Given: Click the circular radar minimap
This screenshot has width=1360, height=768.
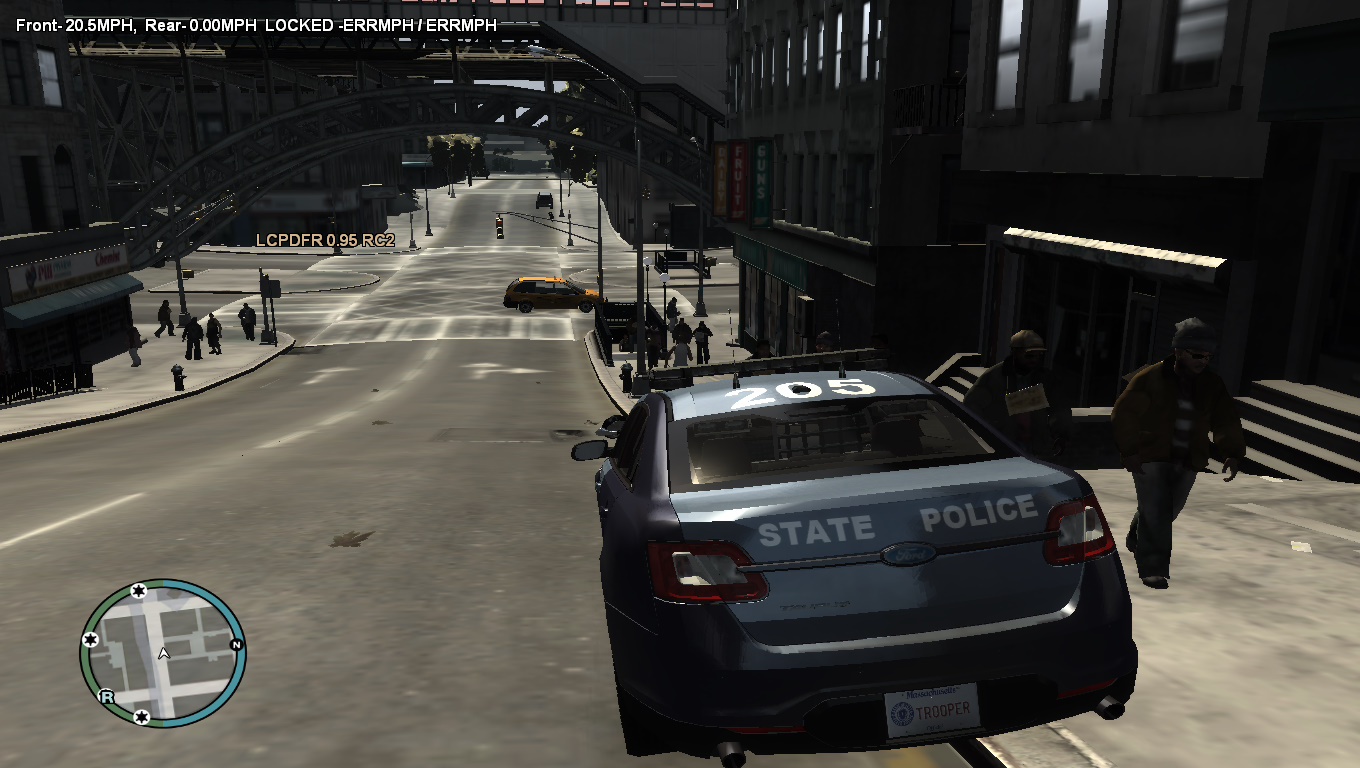Looking at the screenshot, I should click(163, 652).
